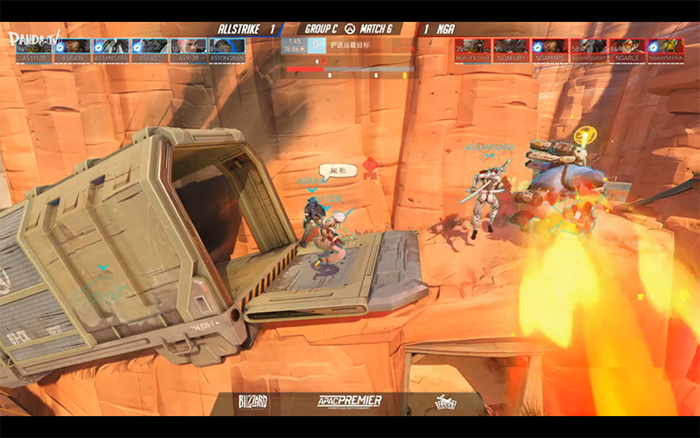Choose the ASSAMSARA player card
700x438 pixels.
[112, 47]
